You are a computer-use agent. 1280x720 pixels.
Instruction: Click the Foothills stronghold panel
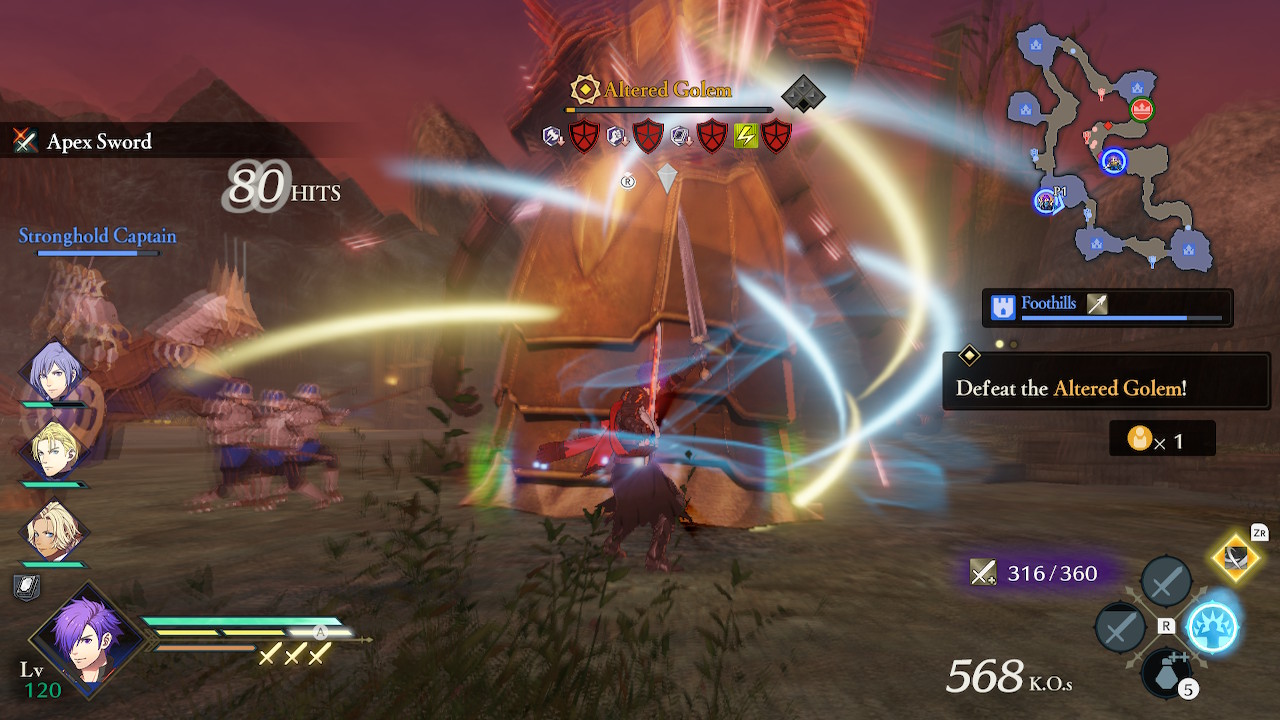(1107, 307)
